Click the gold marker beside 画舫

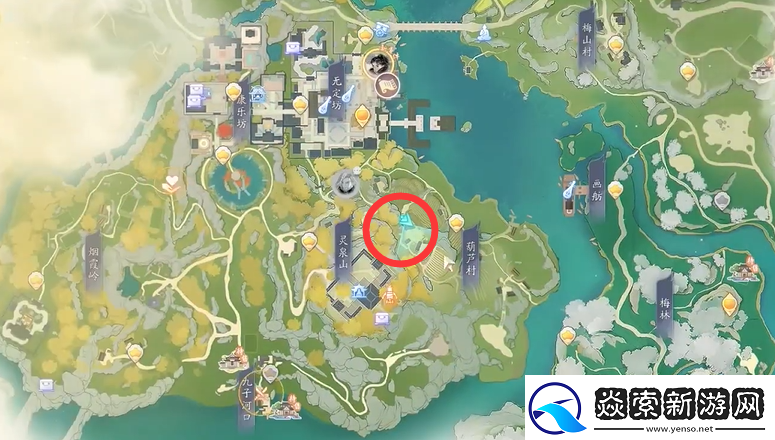(615, 188)
